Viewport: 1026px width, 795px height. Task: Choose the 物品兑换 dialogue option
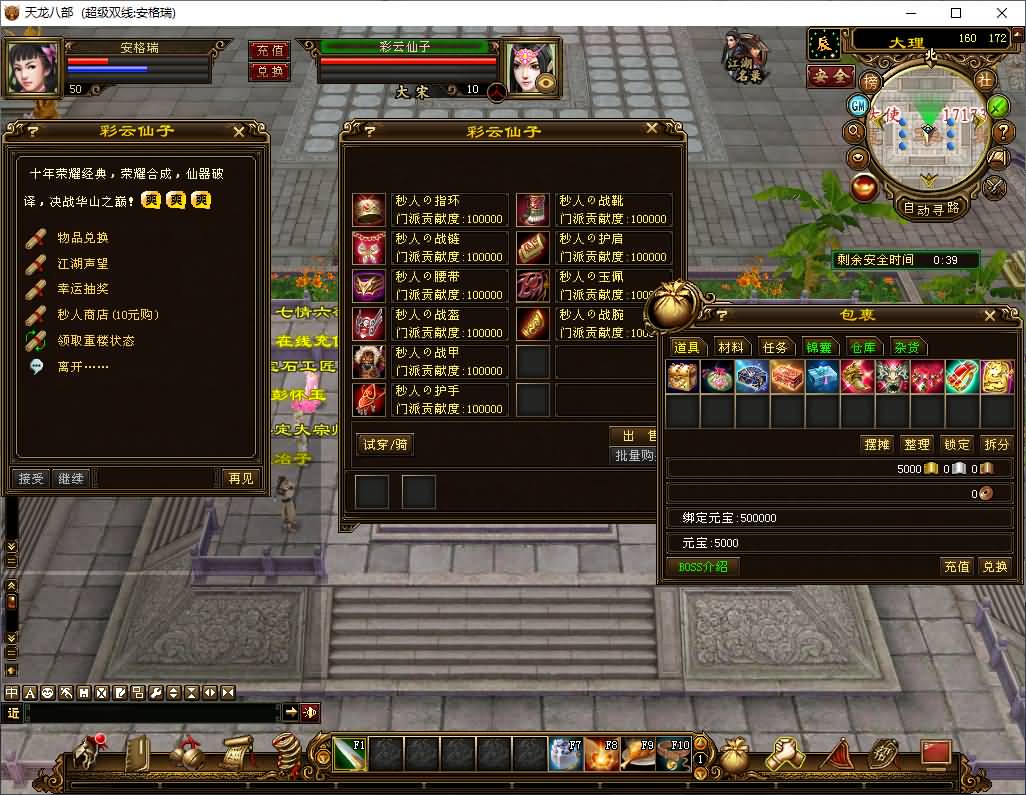coord(82,238)
